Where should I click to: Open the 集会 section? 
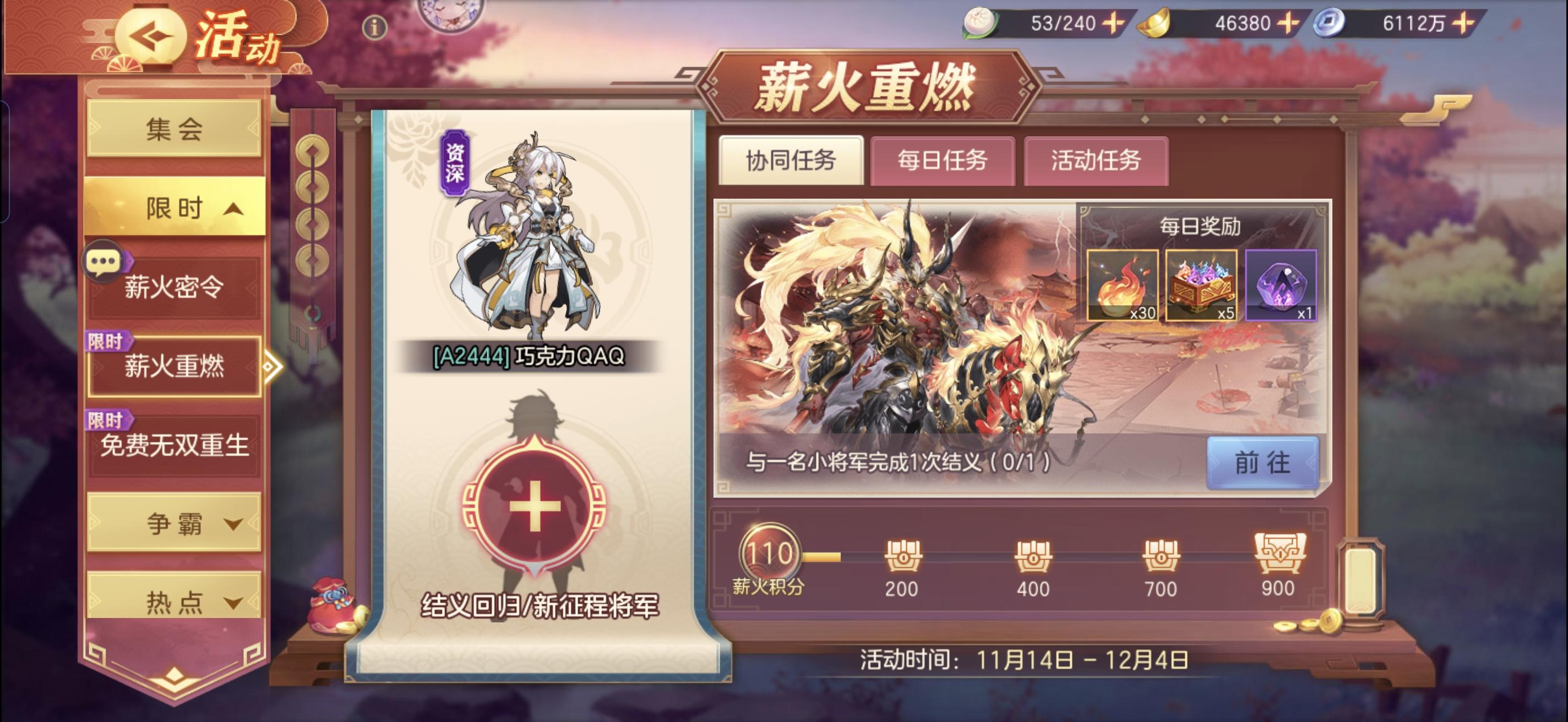tap(173, 129)
